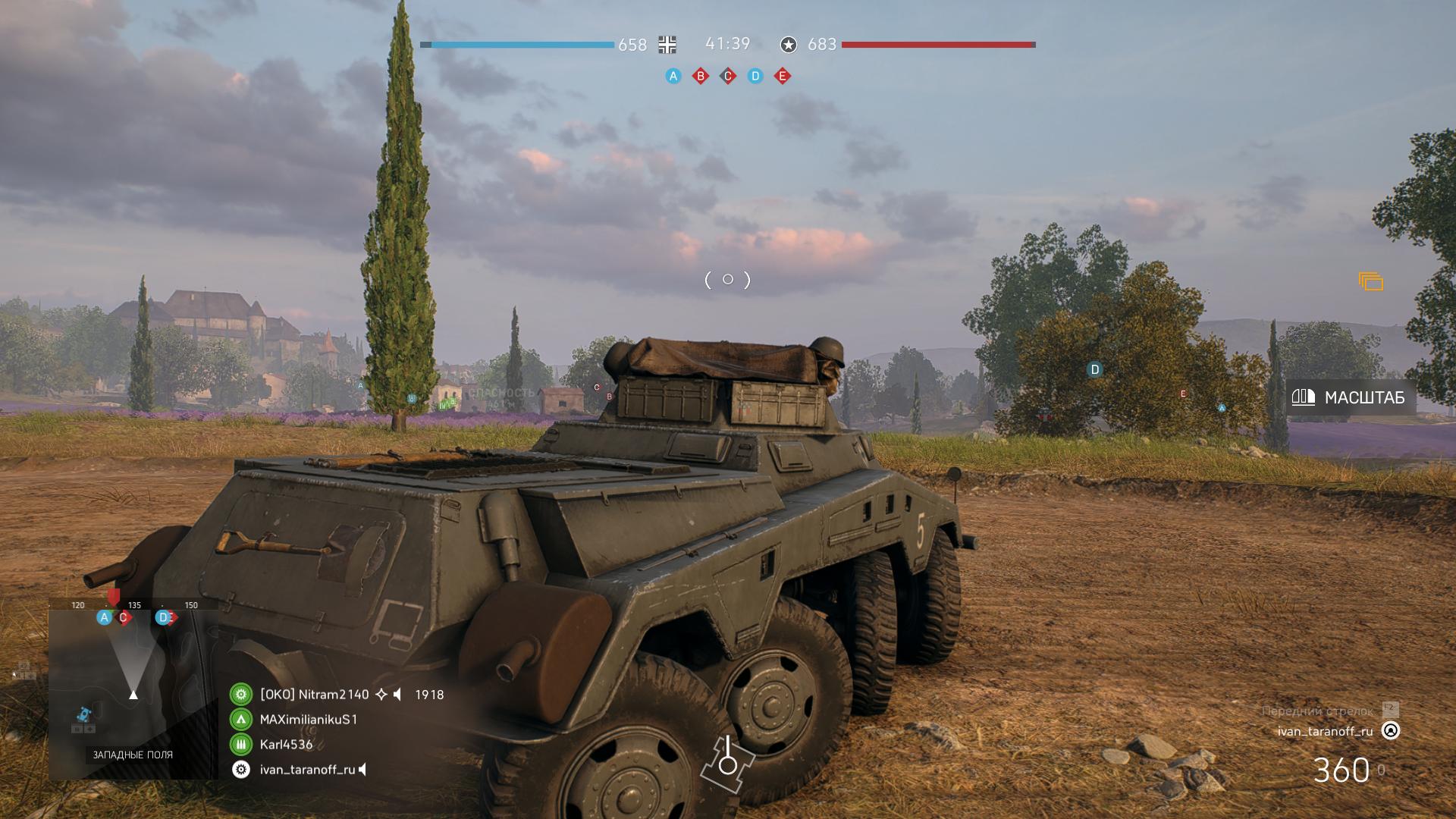Select objective A in the top flag row

click(x=673, y=76)
